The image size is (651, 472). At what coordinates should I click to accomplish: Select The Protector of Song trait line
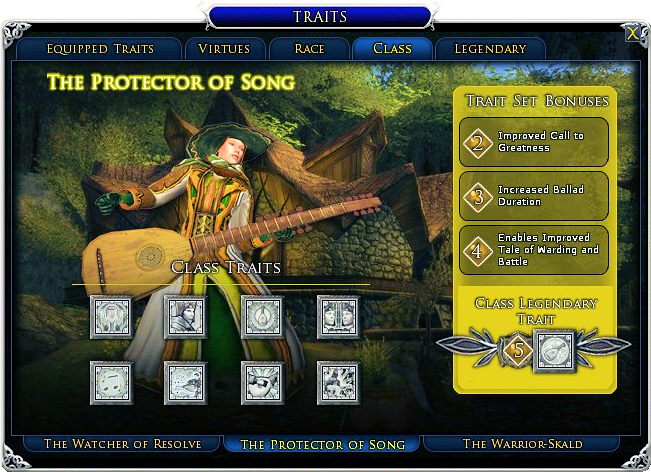pyautogui.click(x=323, y=444)
